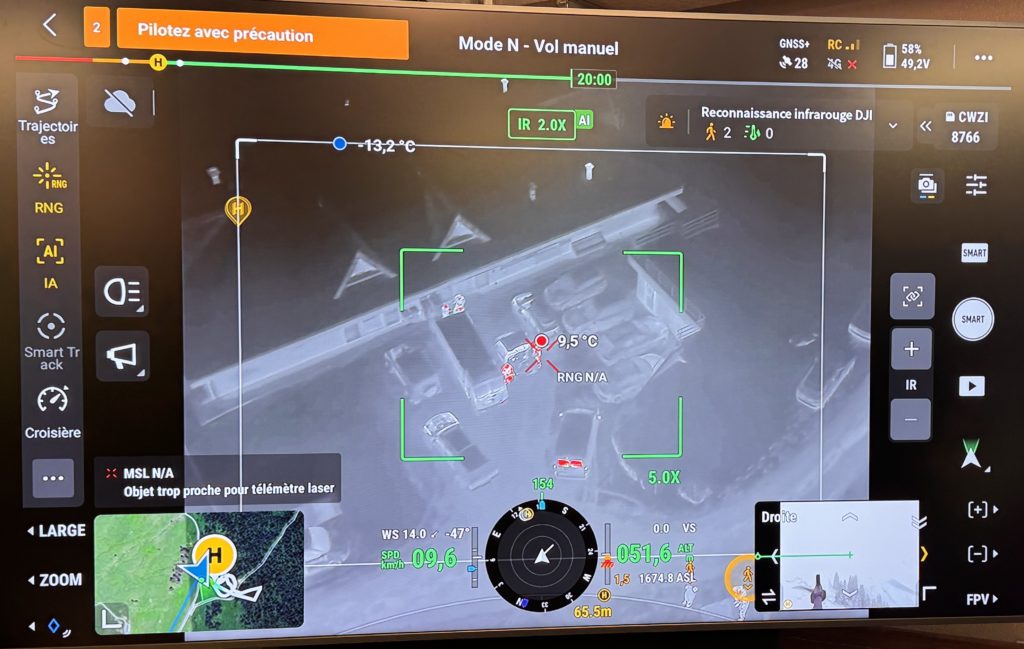Toggle the IA recognition feature

coord(49,263)
